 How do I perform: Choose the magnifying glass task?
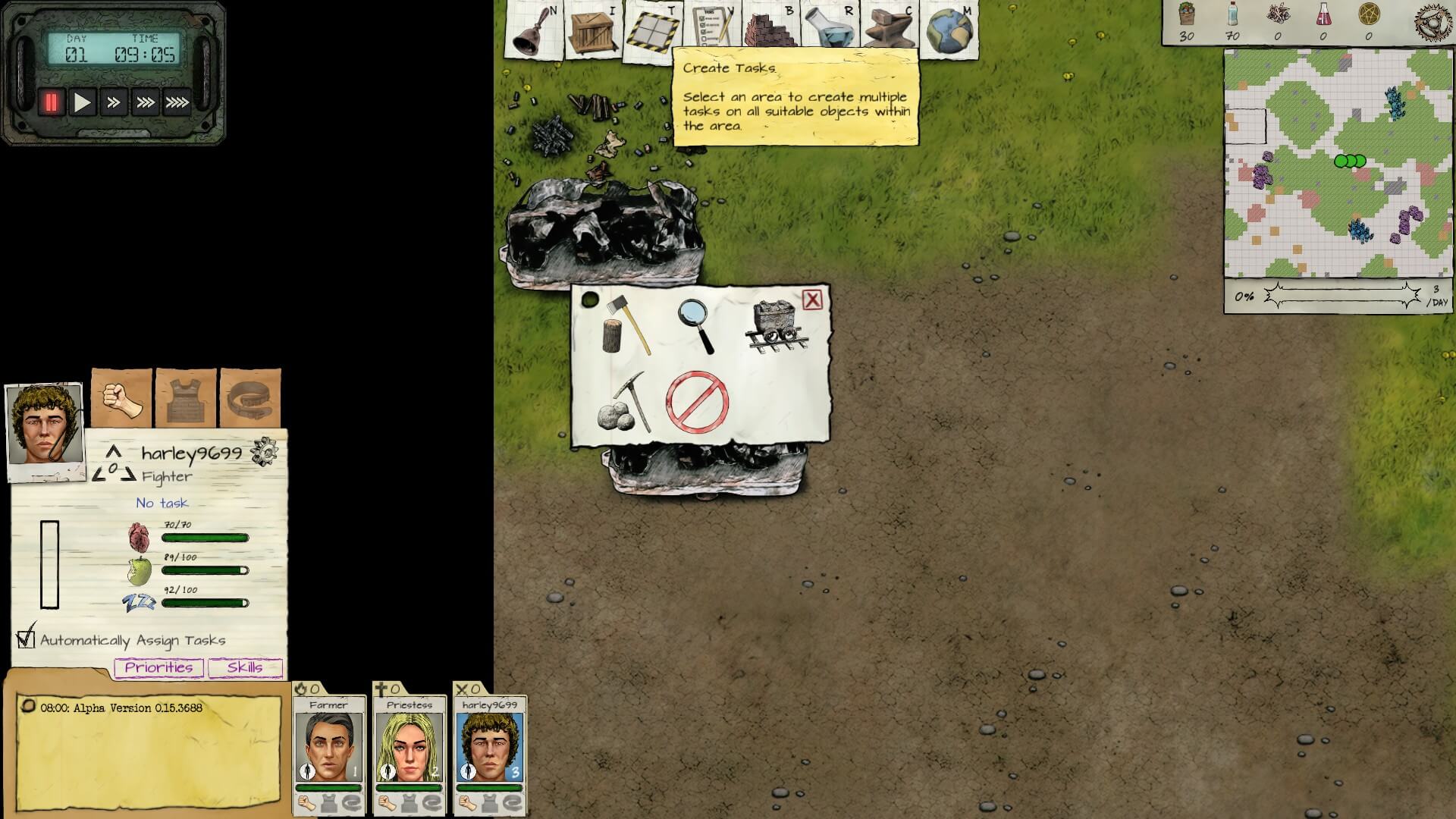pos(696,326)
